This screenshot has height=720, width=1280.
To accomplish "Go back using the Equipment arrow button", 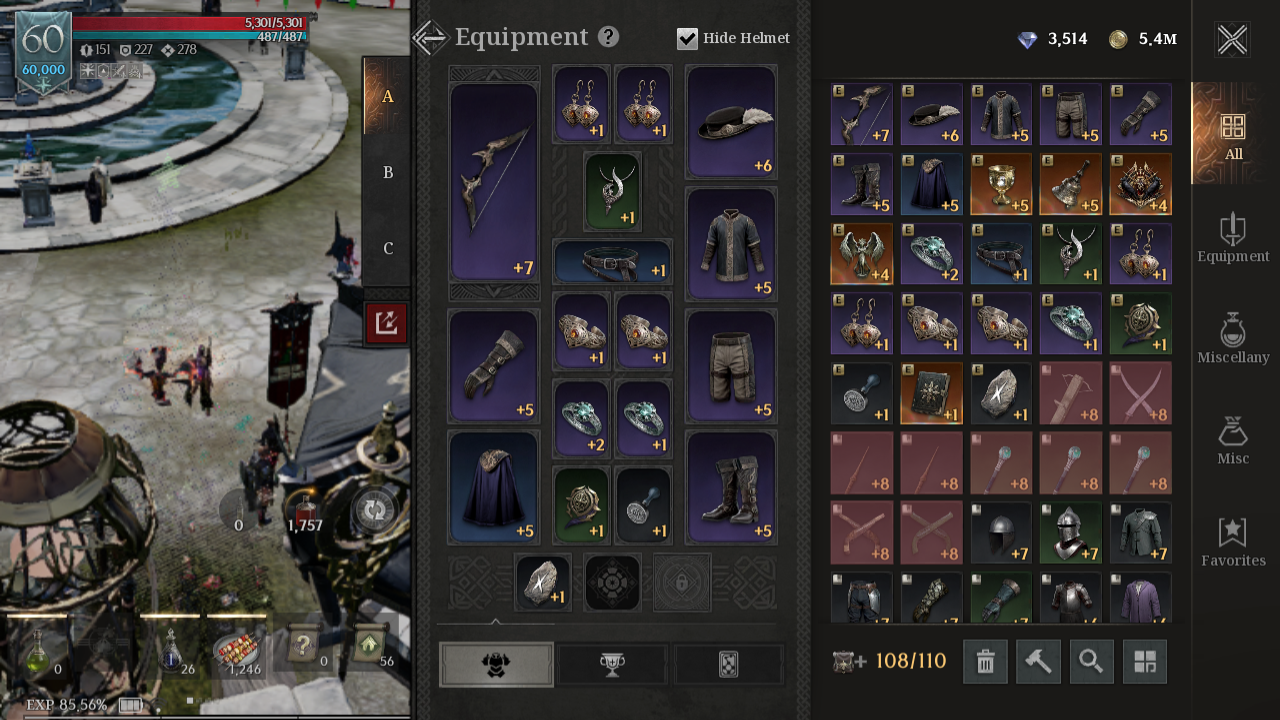I will pos(430,38).
